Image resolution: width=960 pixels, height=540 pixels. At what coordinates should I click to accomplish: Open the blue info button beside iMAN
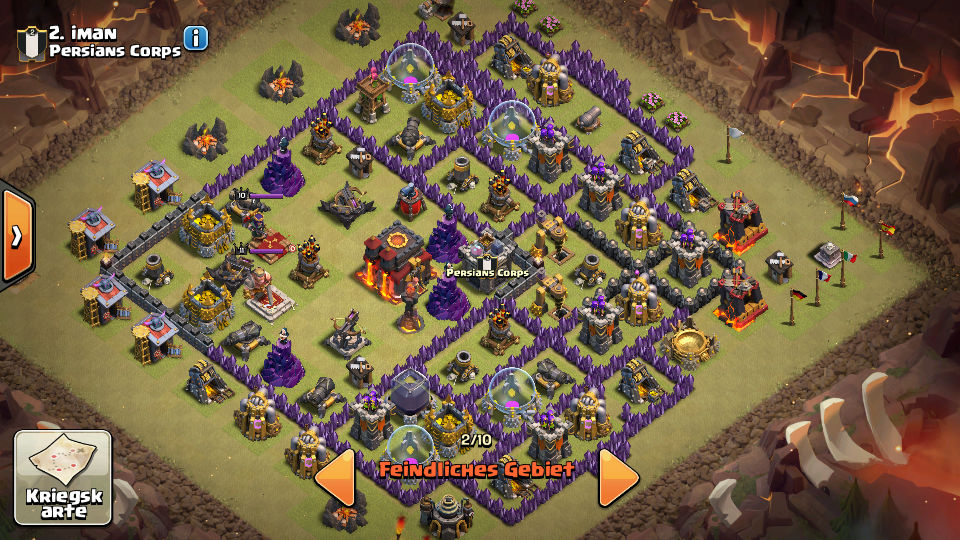click(196, 38)
